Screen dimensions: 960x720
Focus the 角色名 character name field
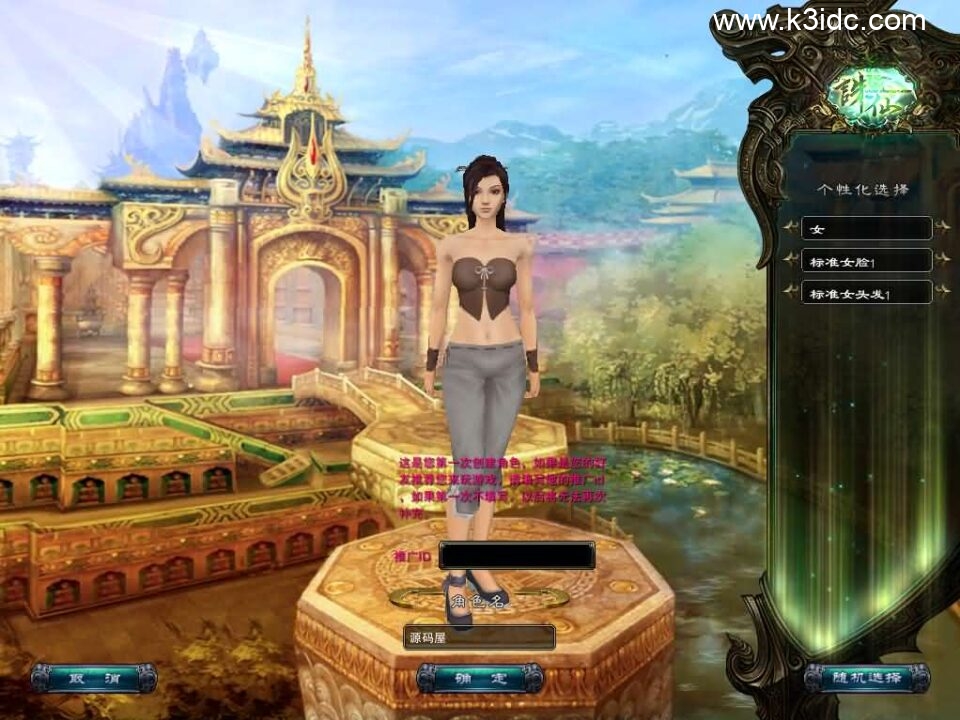[479, 636]
